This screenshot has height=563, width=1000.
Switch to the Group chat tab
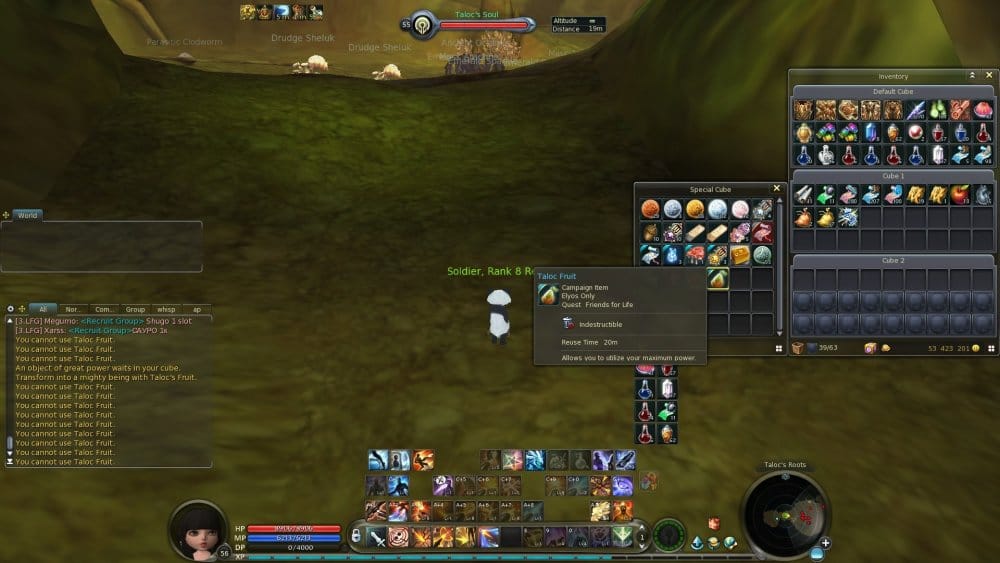(x=134, y=309)
